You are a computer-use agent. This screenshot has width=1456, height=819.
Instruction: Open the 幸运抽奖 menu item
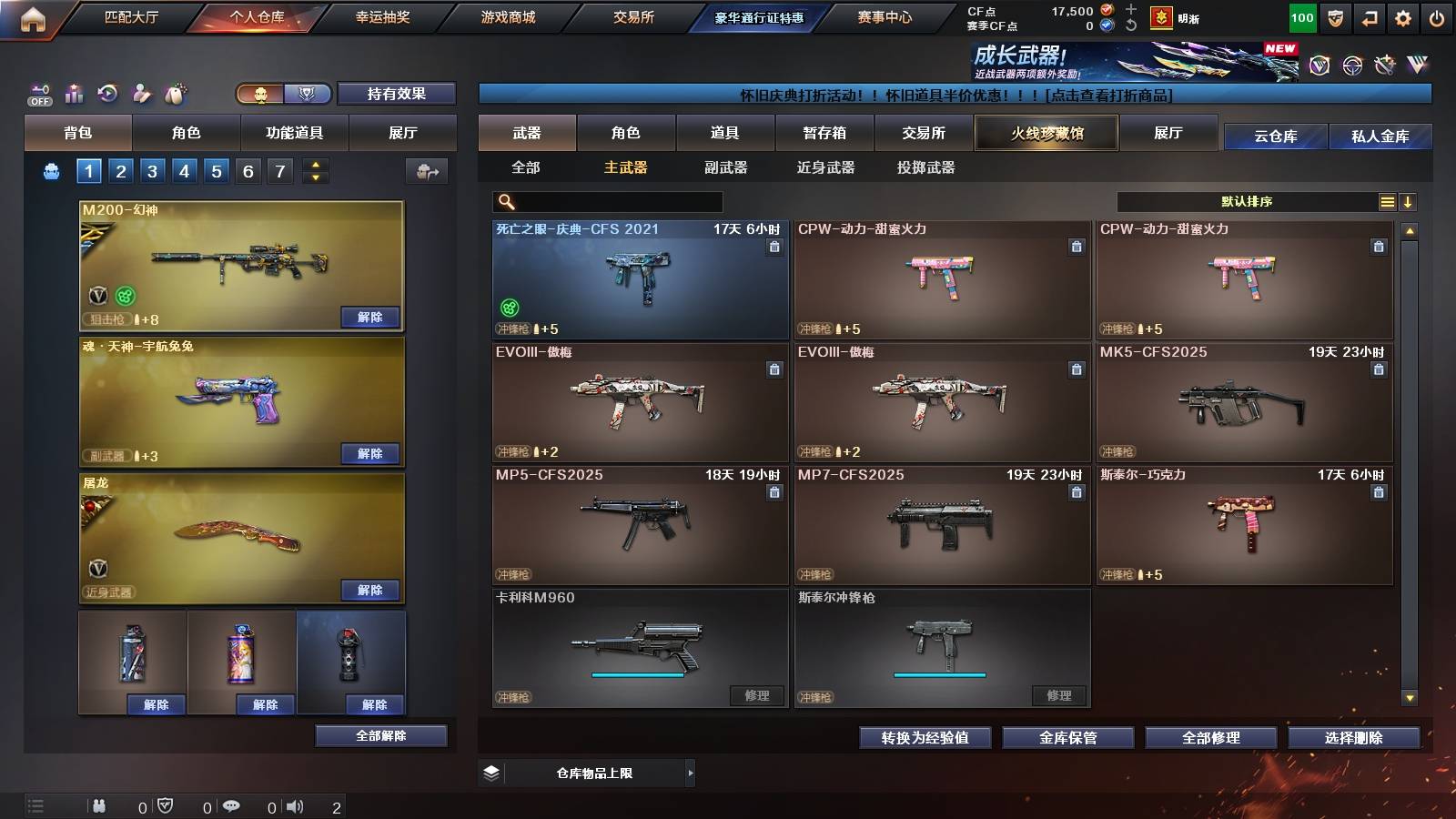tap(385, 16)
